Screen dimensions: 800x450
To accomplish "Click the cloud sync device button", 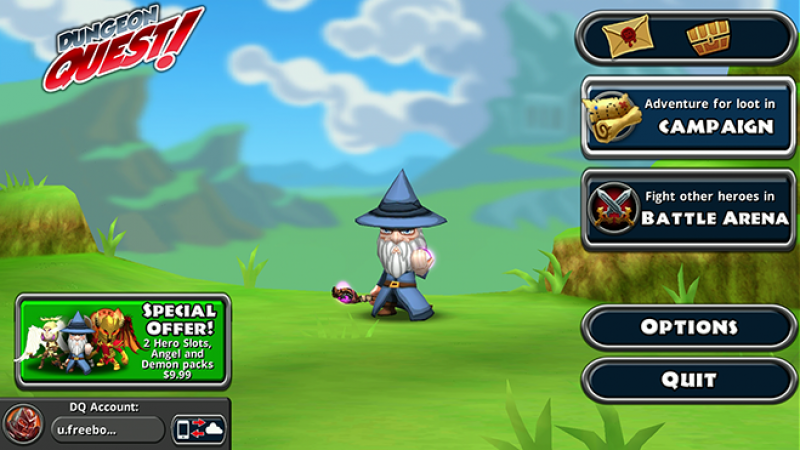I will (199, 430).
